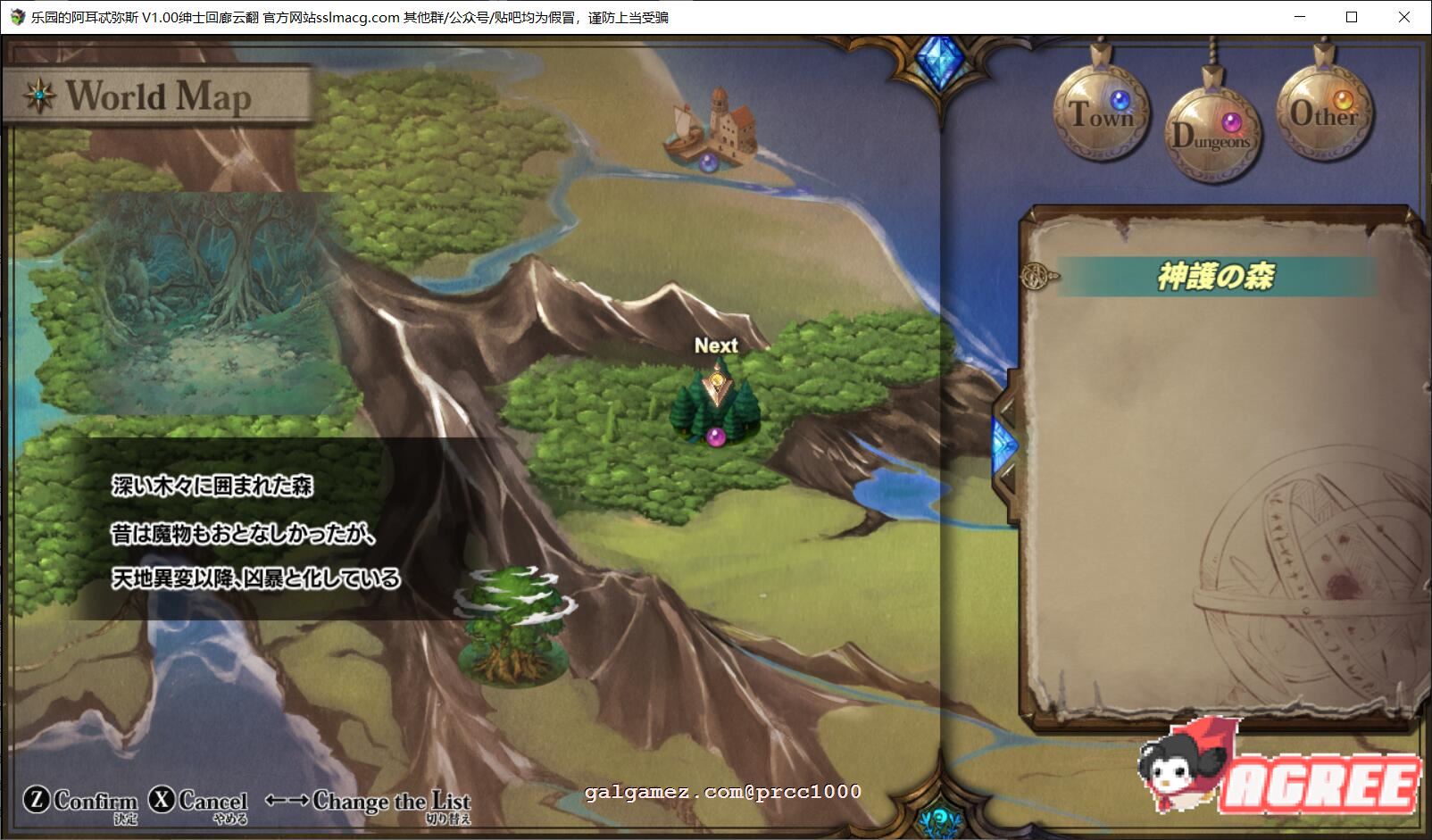Click the blue gem marker at the port town

pyautogui.click(x=707, y=162)
